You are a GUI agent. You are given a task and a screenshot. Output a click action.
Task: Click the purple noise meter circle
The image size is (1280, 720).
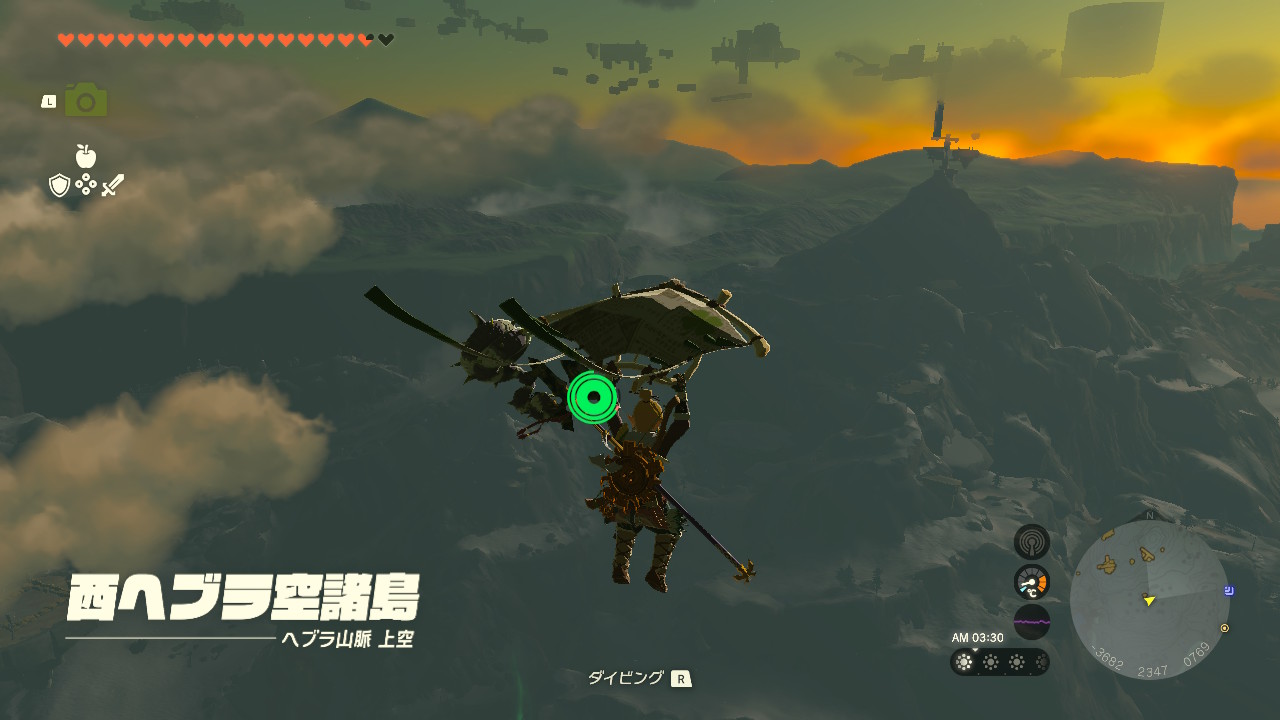point(1032,621)
